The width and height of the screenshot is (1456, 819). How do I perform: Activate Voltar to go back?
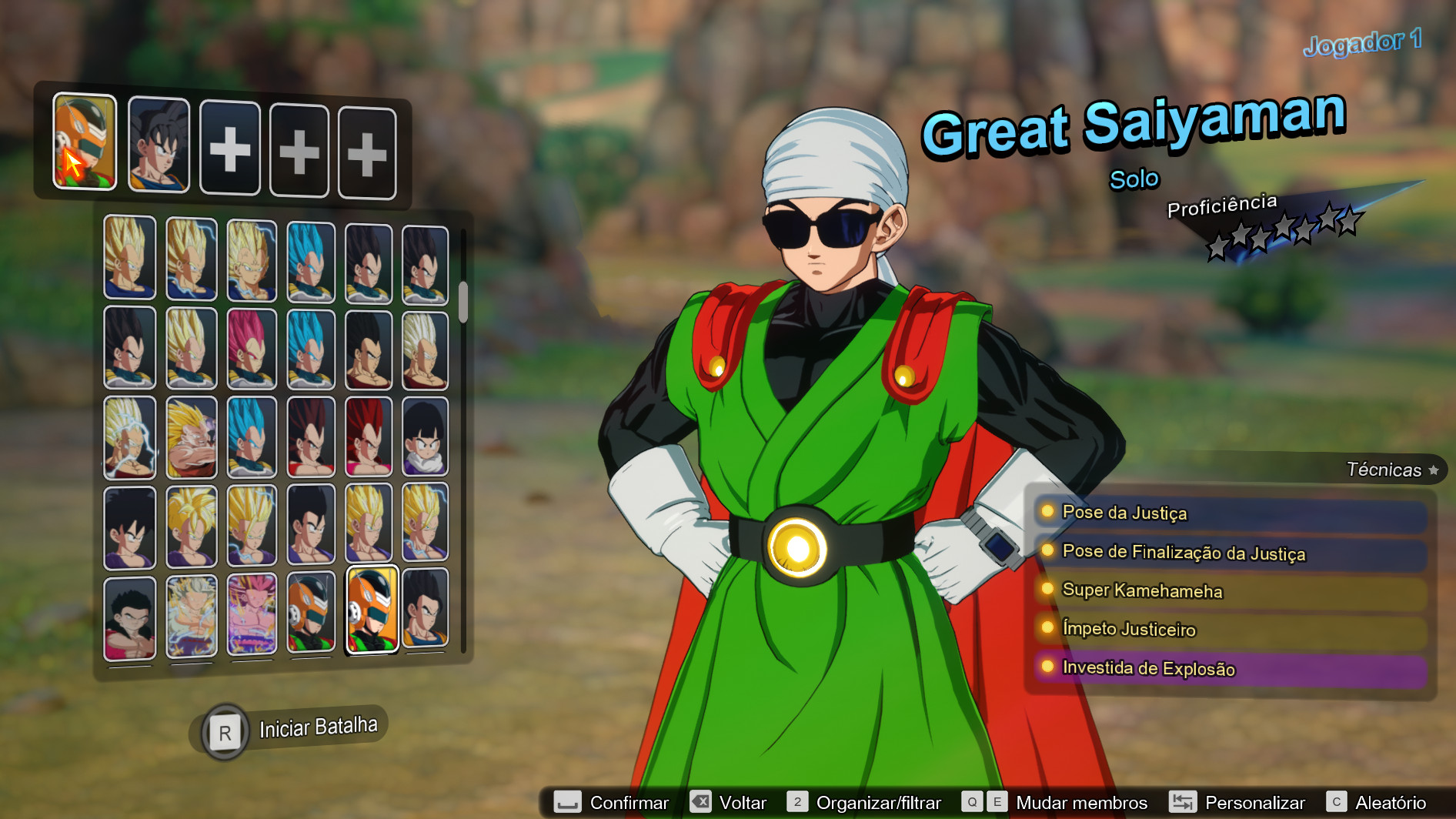tap(743, 802)
